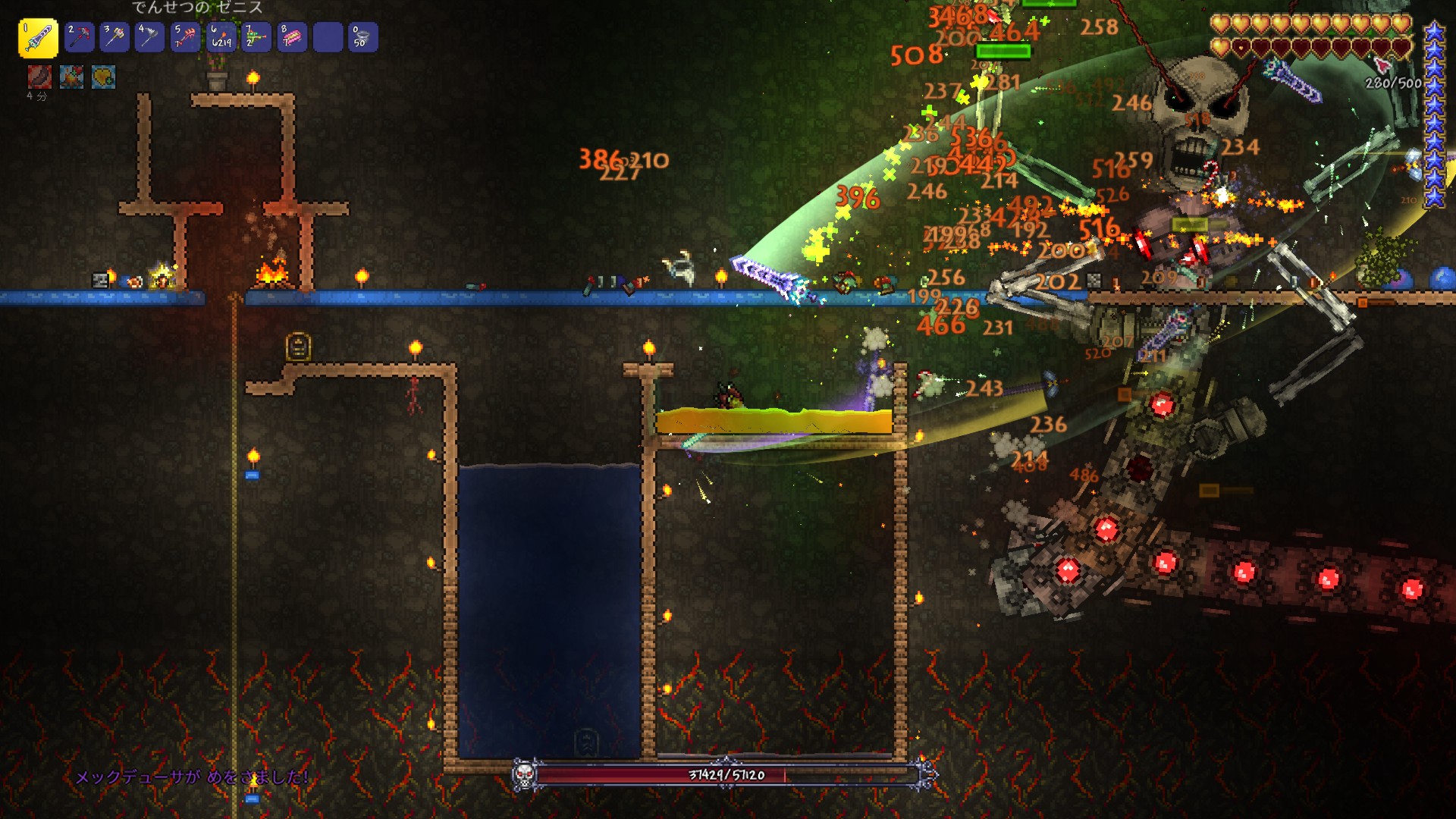Pick the red coral staff in slot 5
This screenshot has width=1456, height=819.
point(185,37)
